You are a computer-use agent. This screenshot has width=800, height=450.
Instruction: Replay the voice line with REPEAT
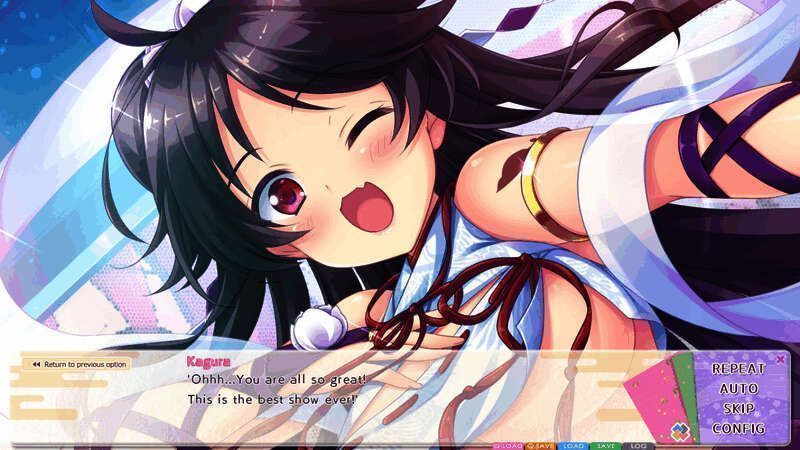(x=738, y=368)
